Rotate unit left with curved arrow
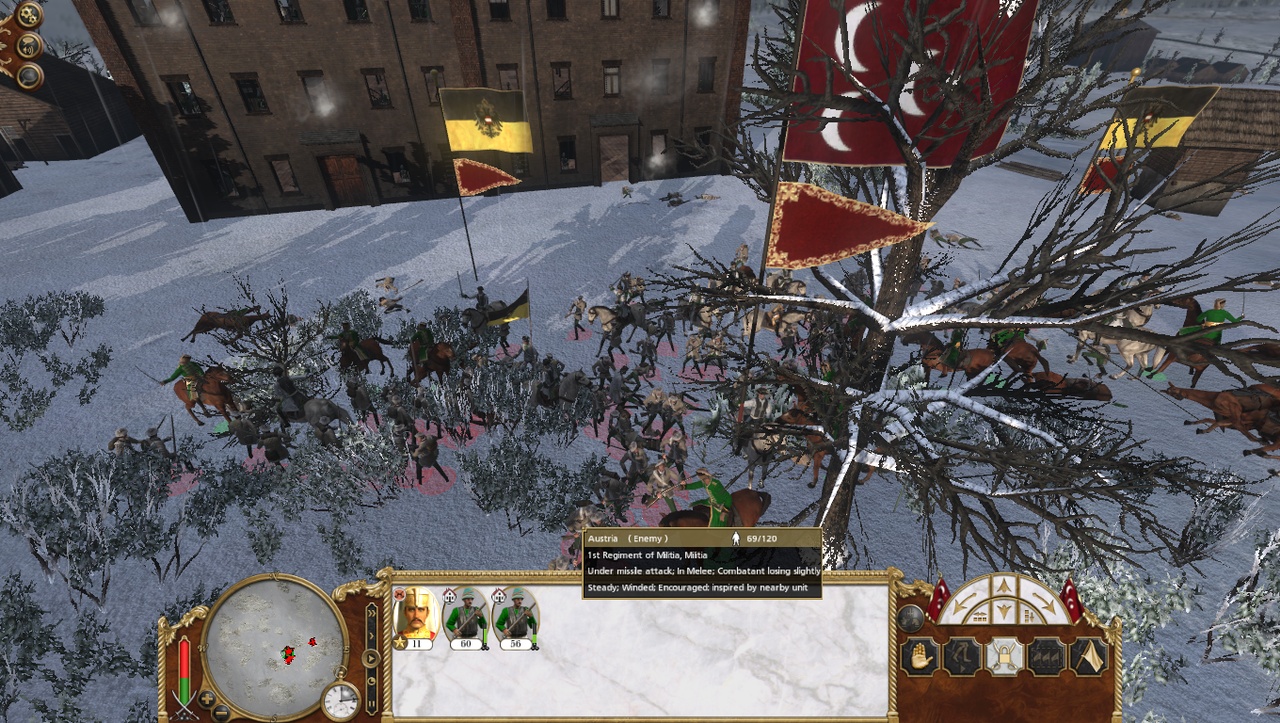 click(x=964, y=605)
